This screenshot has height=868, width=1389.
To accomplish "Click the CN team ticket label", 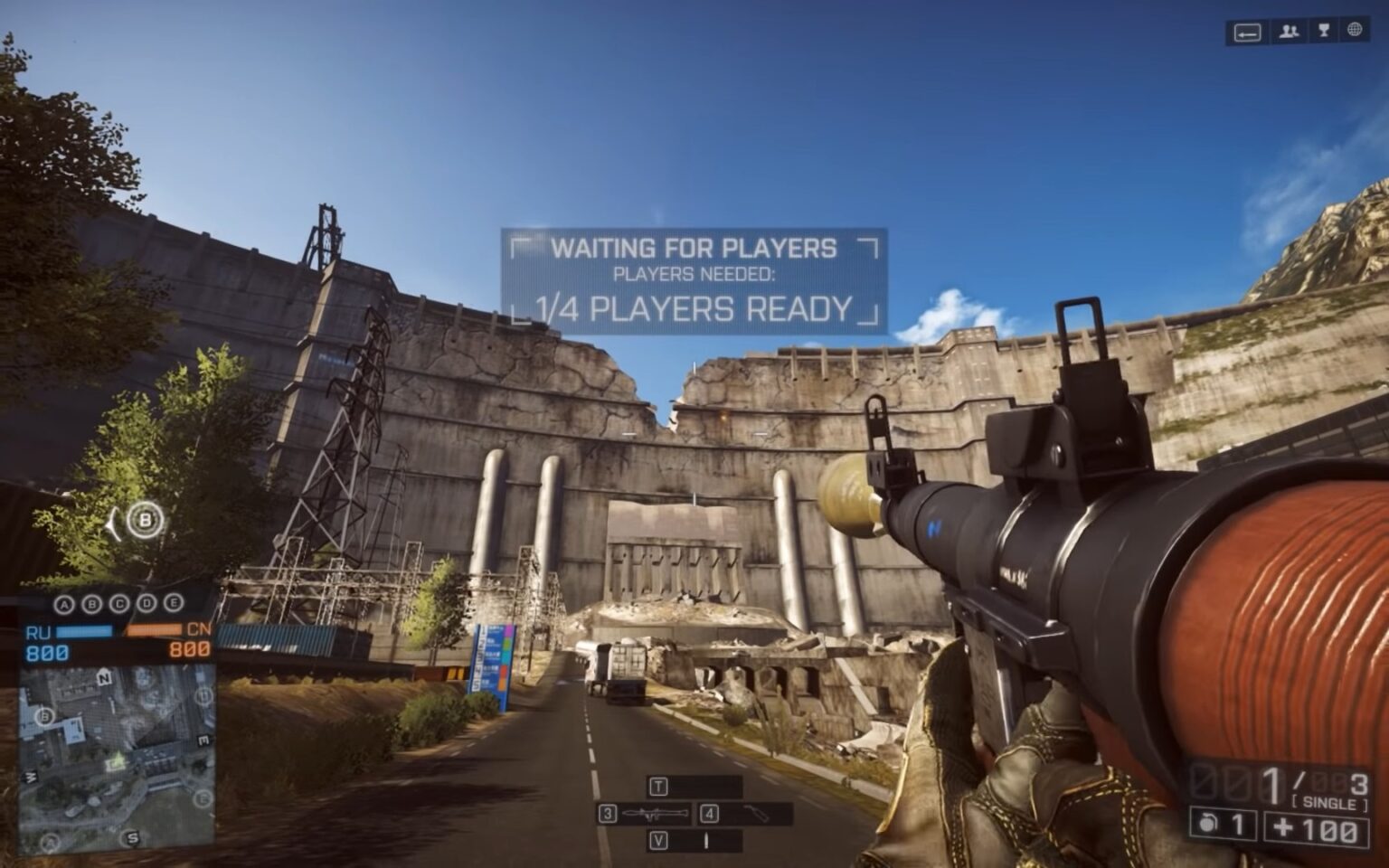I will pos(197,630).
